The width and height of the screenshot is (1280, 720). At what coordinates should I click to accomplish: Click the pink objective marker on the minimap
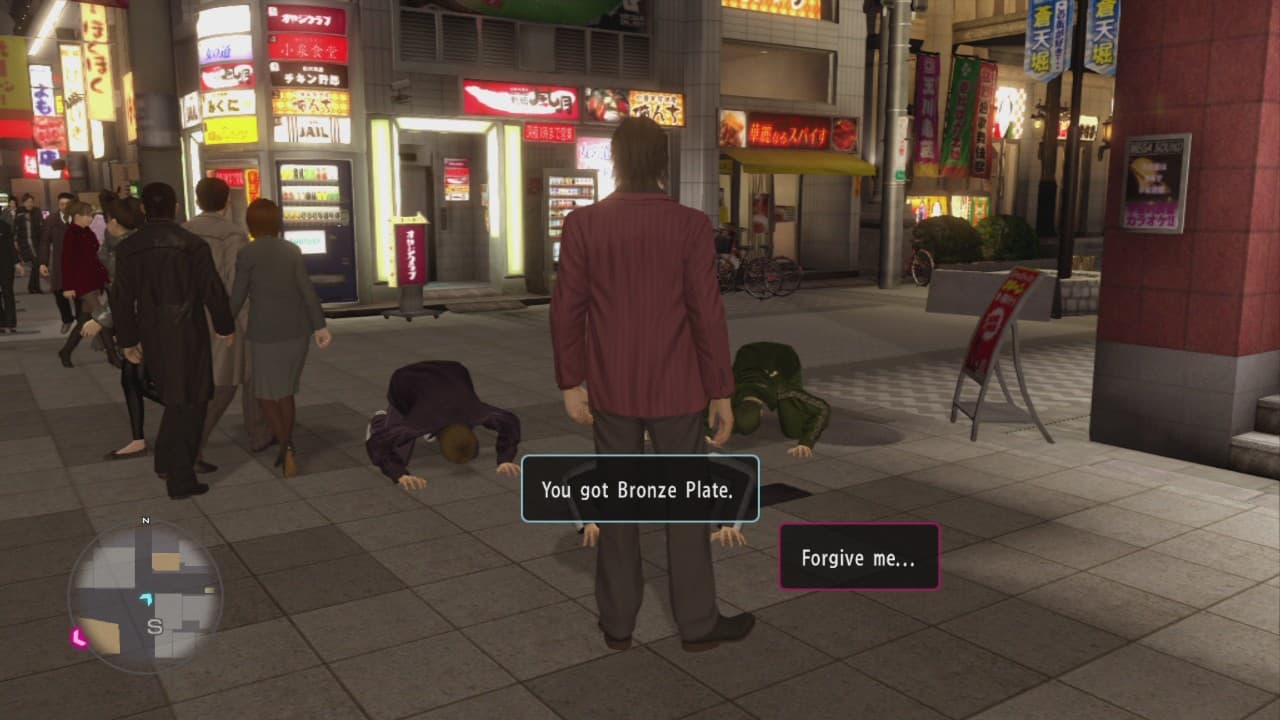78,637
